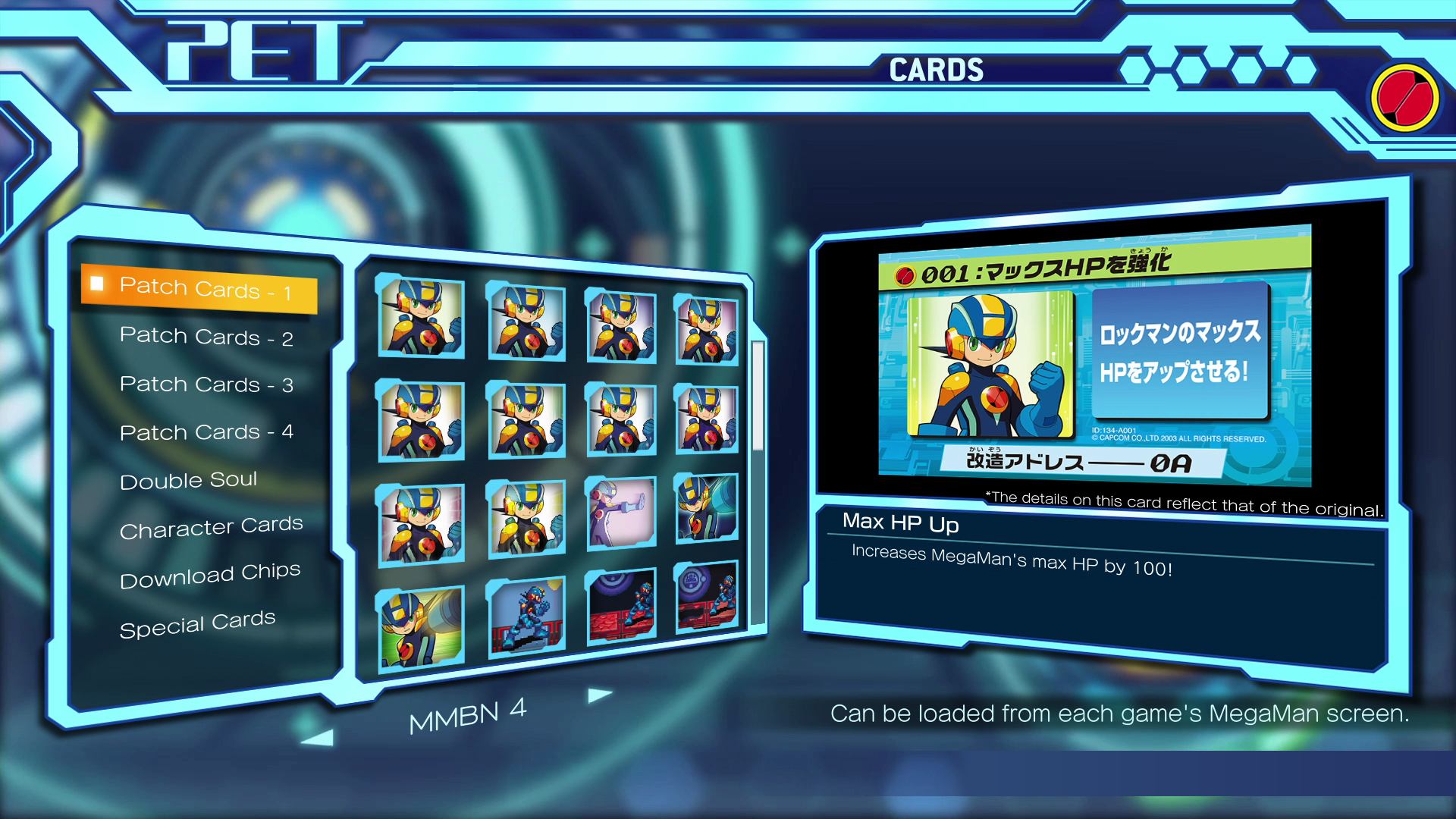Select the Patch Cards - 4 category
Image resolution: width=1456 pixels, height=819 pixels.
[x=206, y=432]
